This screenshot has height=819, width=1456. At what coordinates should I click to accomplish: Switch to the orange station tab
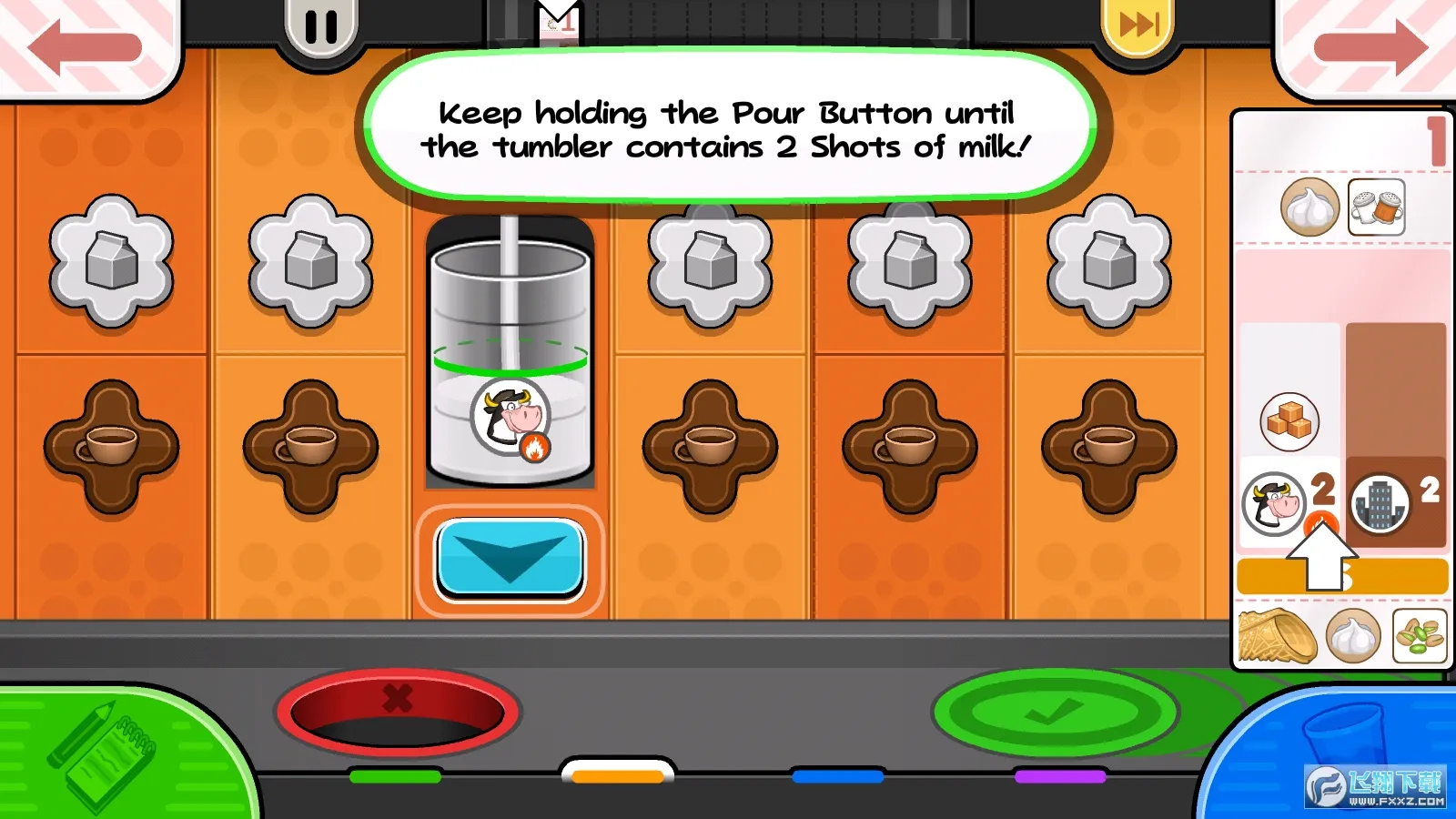[x=618, y=775]
